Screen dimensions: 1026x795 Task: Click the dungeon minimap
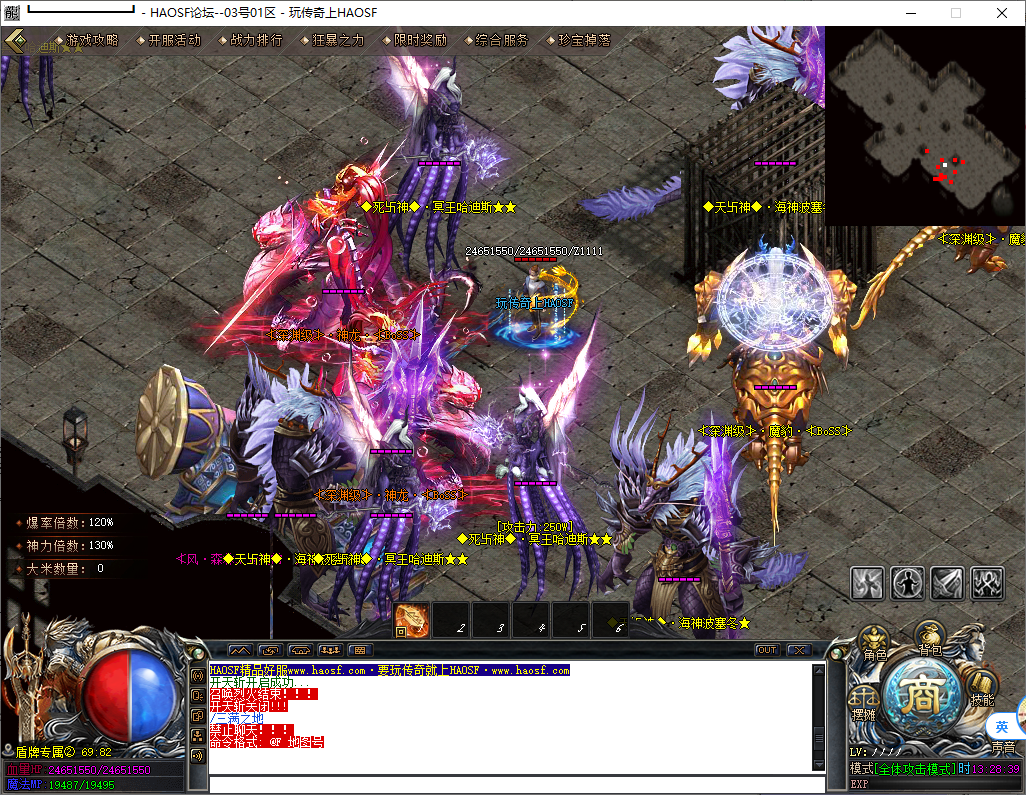click(x=925, y=126)
